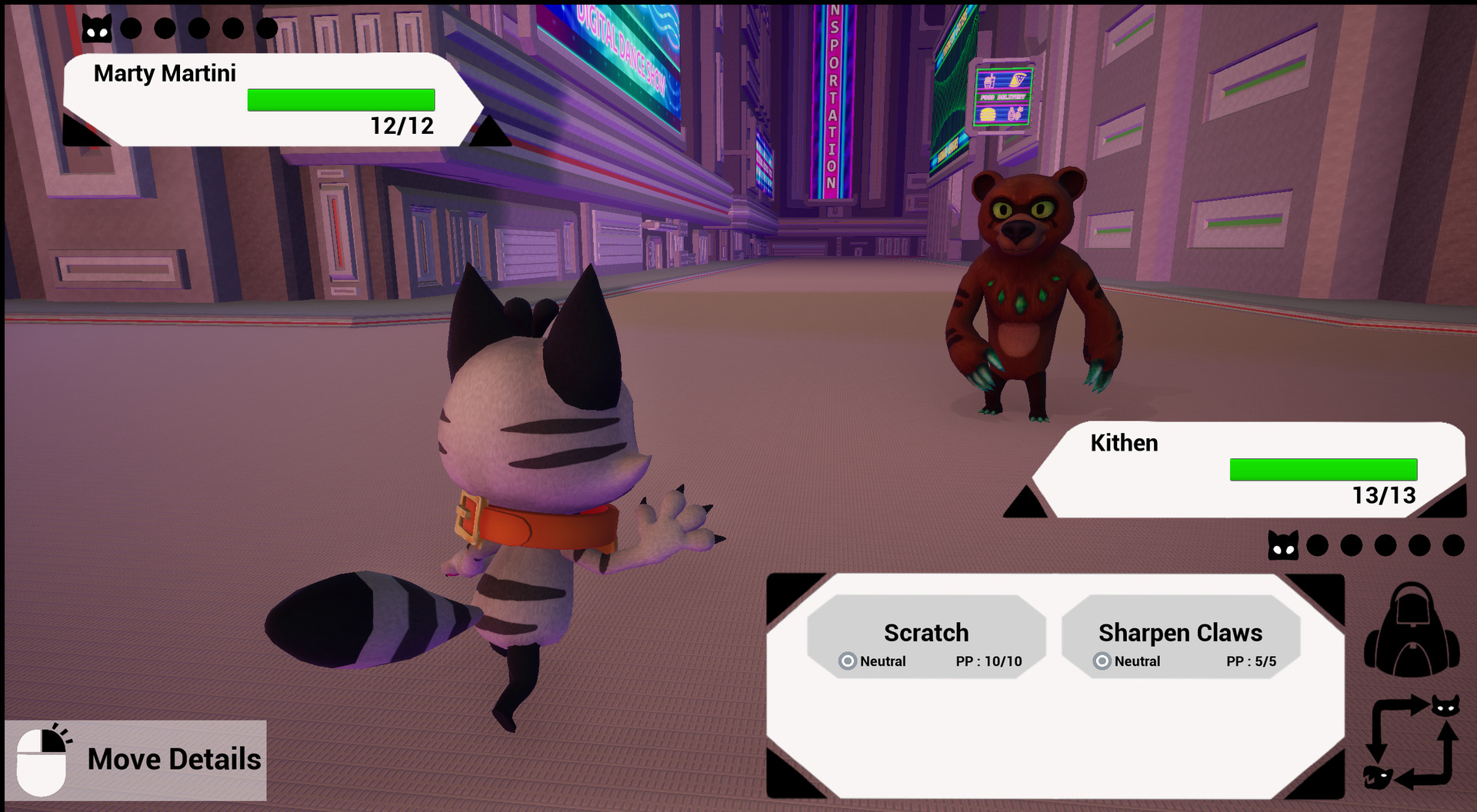Image resolution: width=1477 pixels, height=812 pixels.
Task: Use the Scratch move
Action: pos(926,633)
